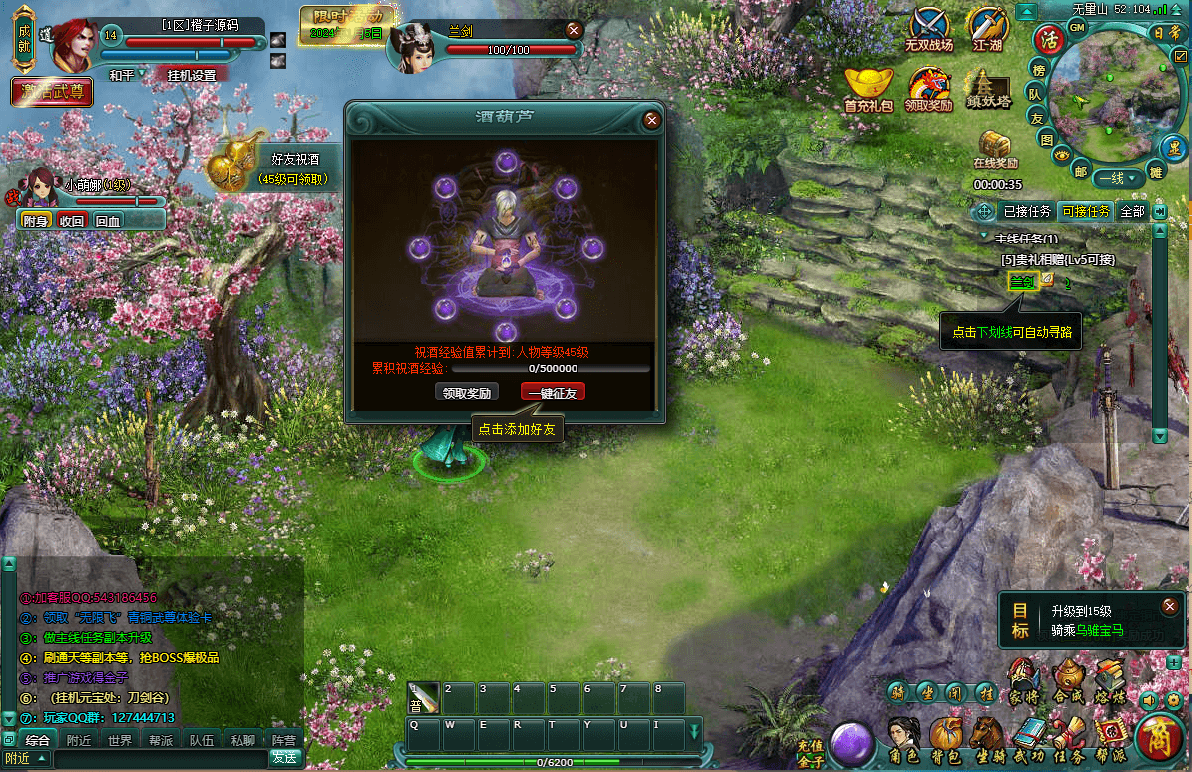Open the 成就 achievements badge
The image size is (1192, 772).
tap(25, 44)
